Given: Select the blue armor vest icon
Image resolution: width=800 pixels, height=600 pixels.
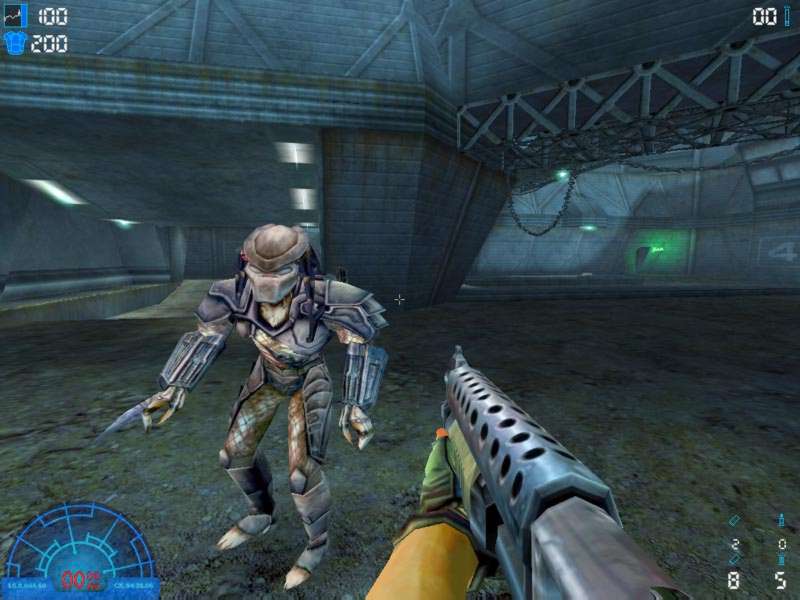Looking at the screenshot, I should tap(15, 43).
